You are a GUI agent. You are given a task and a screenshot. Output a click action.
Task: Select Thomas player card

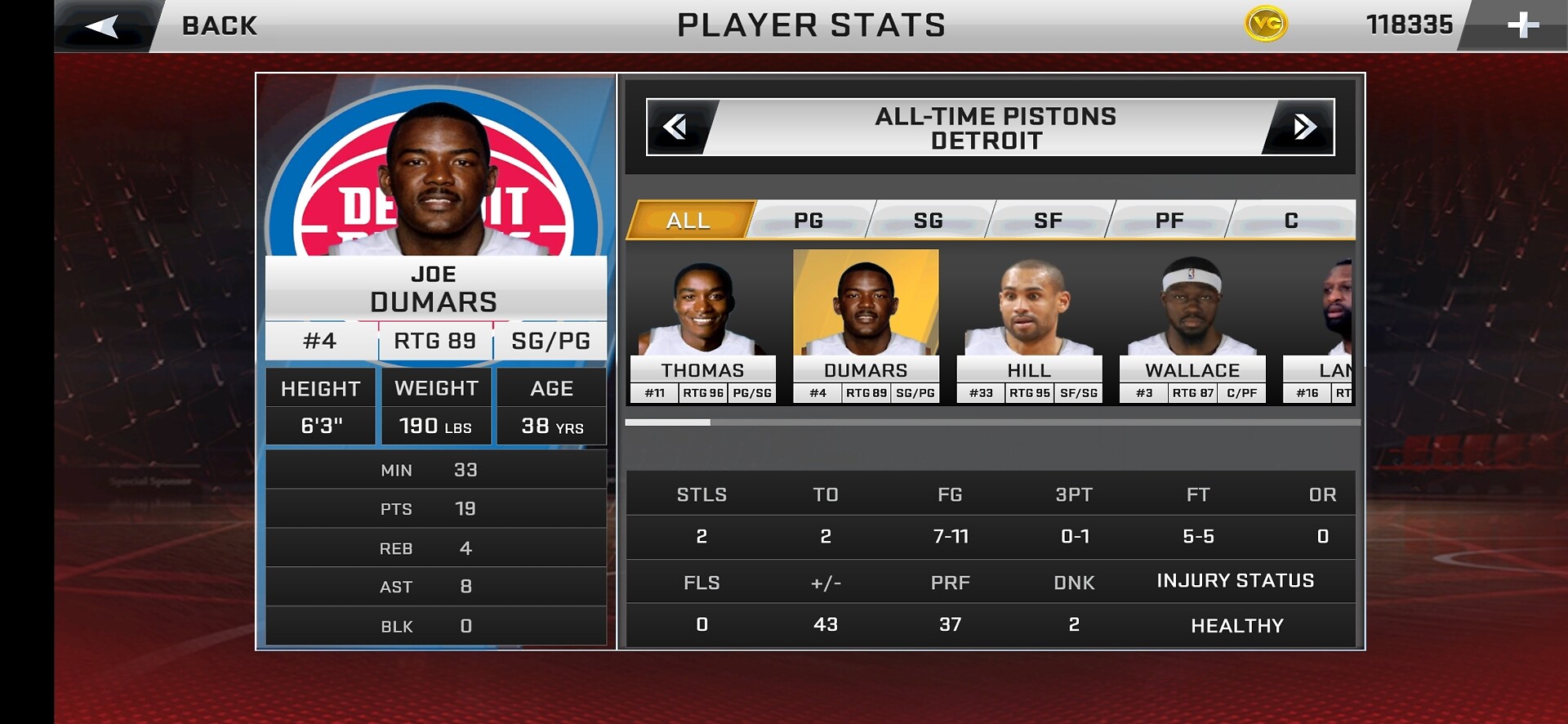[x=702, y=327]
